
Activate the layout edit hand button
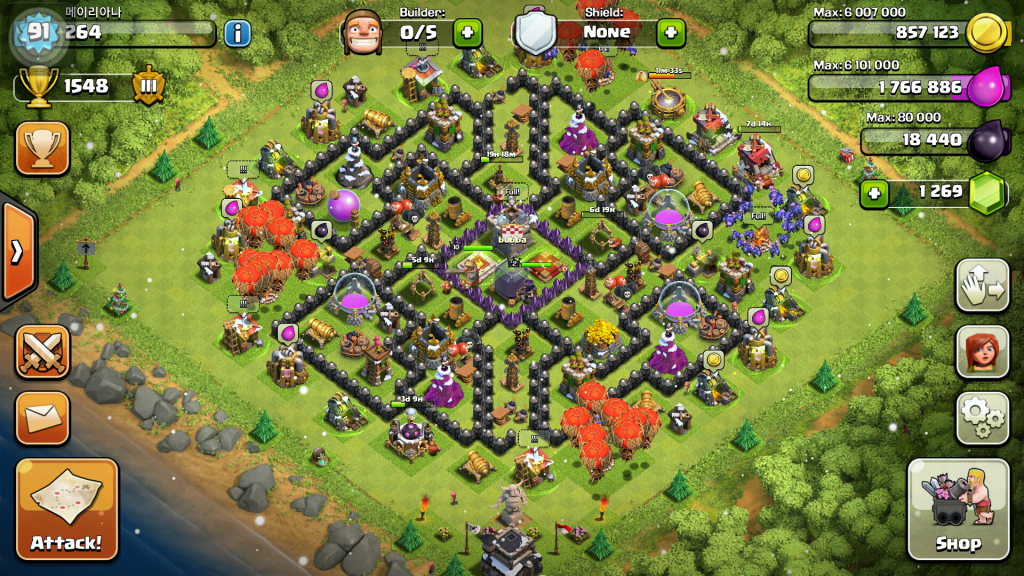[x=982, y=285]
